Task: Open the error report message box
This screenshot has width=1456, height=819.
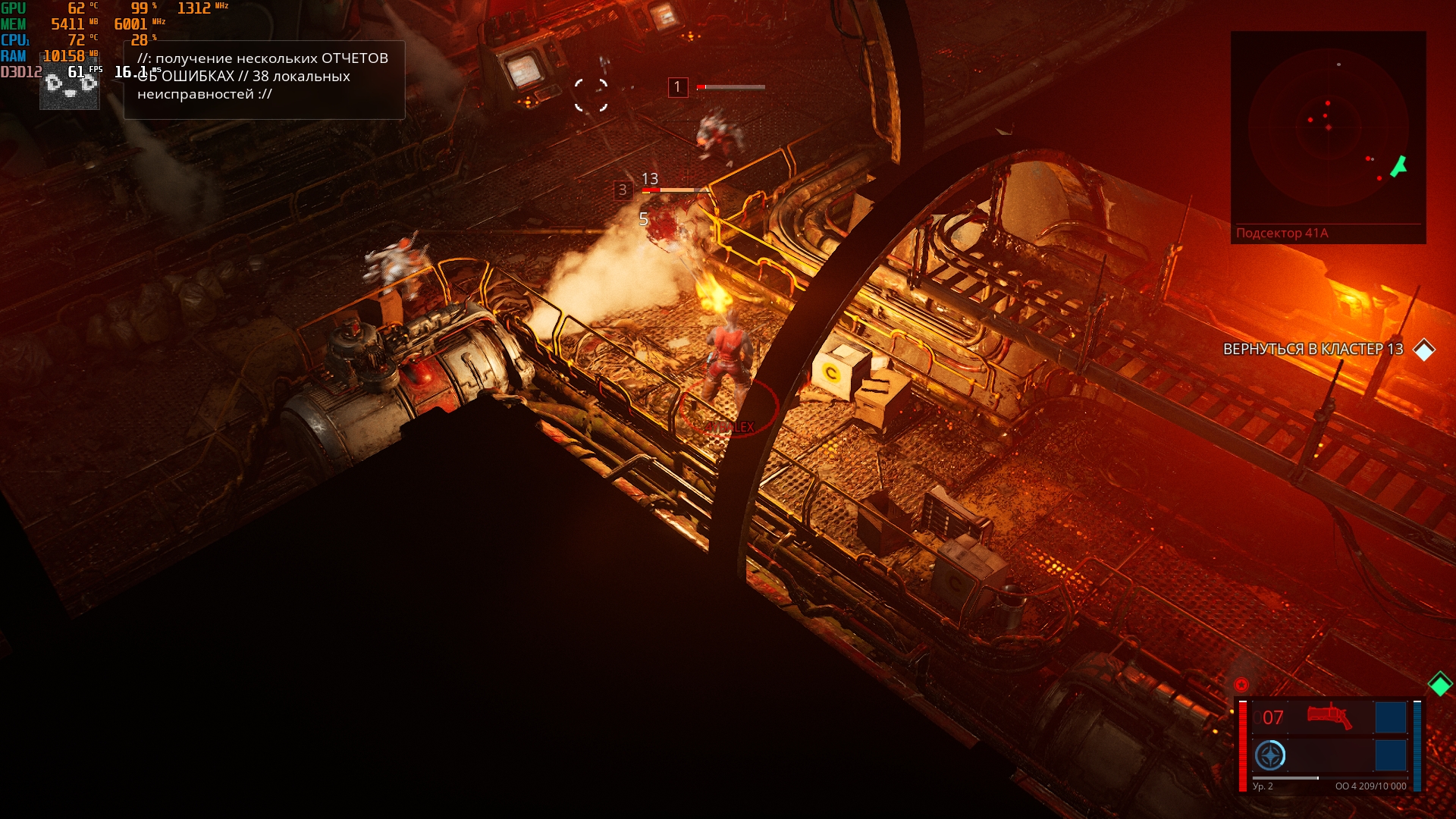Action: click(x=264, y=80)
